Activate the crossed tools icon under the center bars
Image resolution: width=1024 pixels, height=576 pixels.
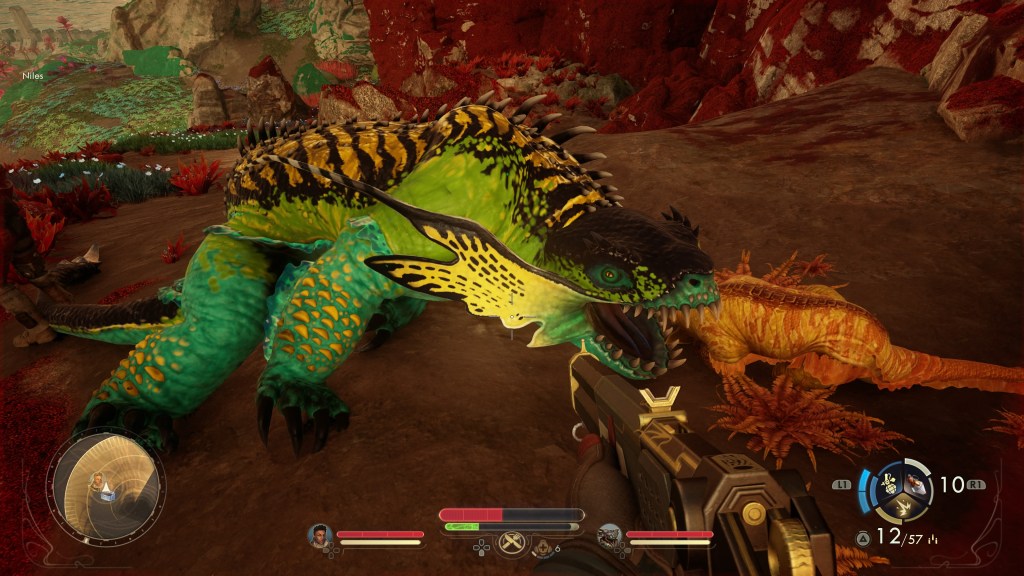pos(511,543)
